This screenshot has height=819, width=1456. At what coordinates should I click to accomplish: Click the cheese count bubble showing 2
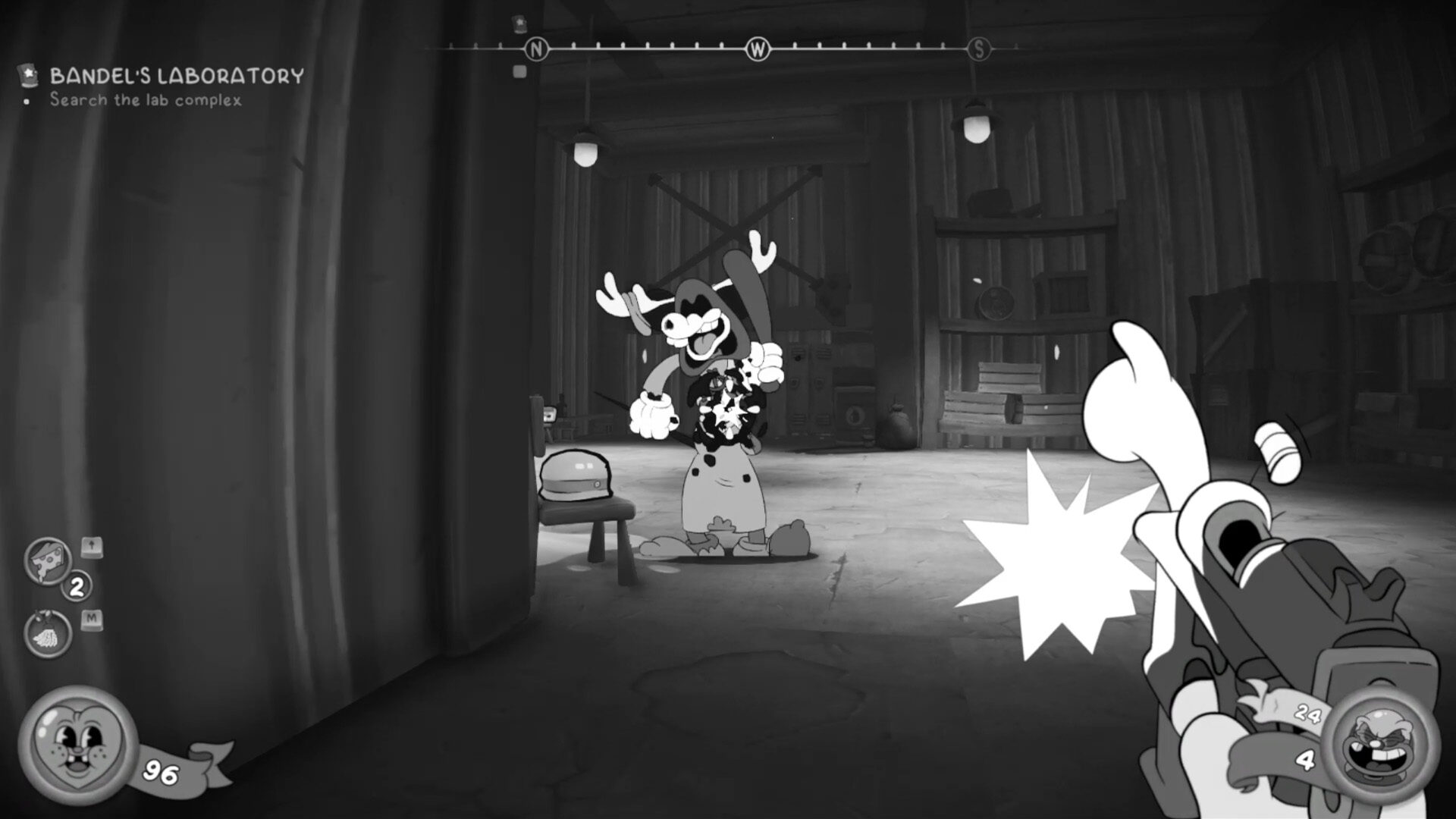click(76, 585)
